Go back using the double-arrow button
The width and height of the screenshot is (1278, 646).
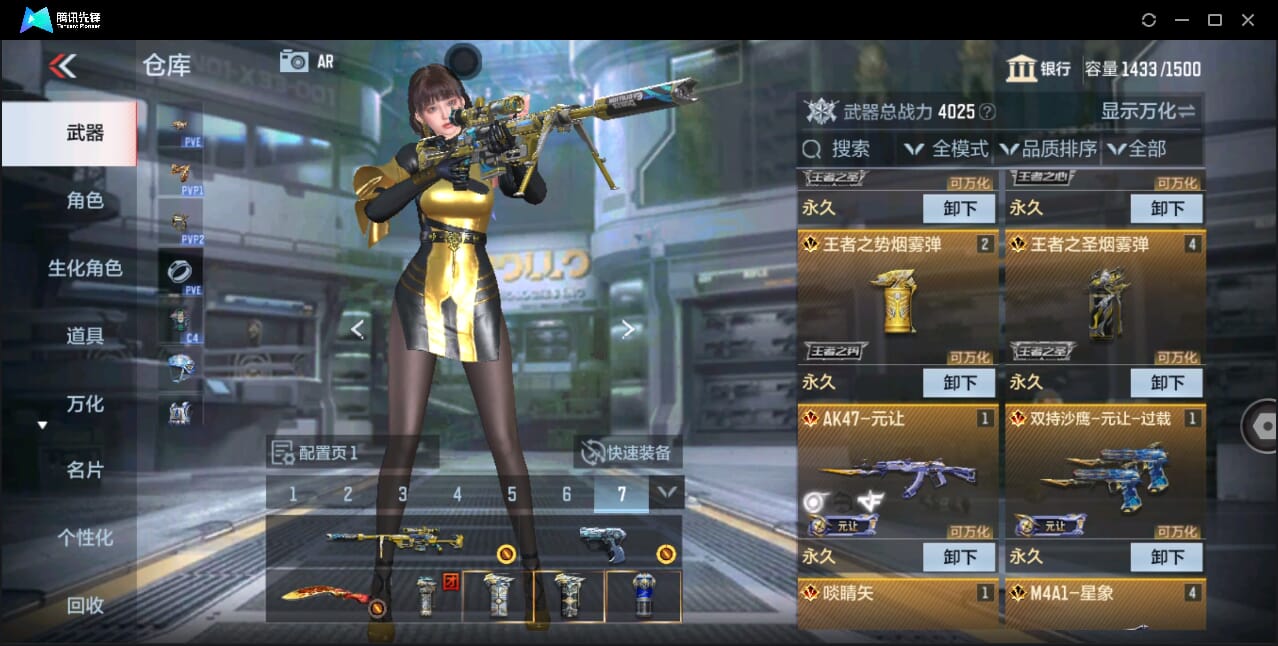coord(62,66)
